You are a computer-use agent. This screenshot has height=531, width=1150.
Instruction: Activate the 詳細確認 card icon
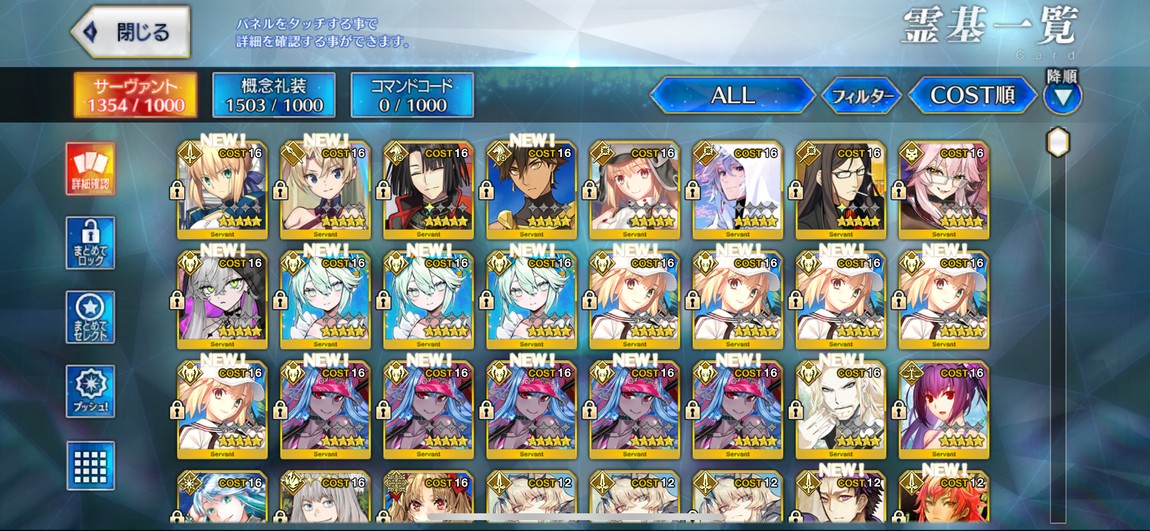[91, 169]
